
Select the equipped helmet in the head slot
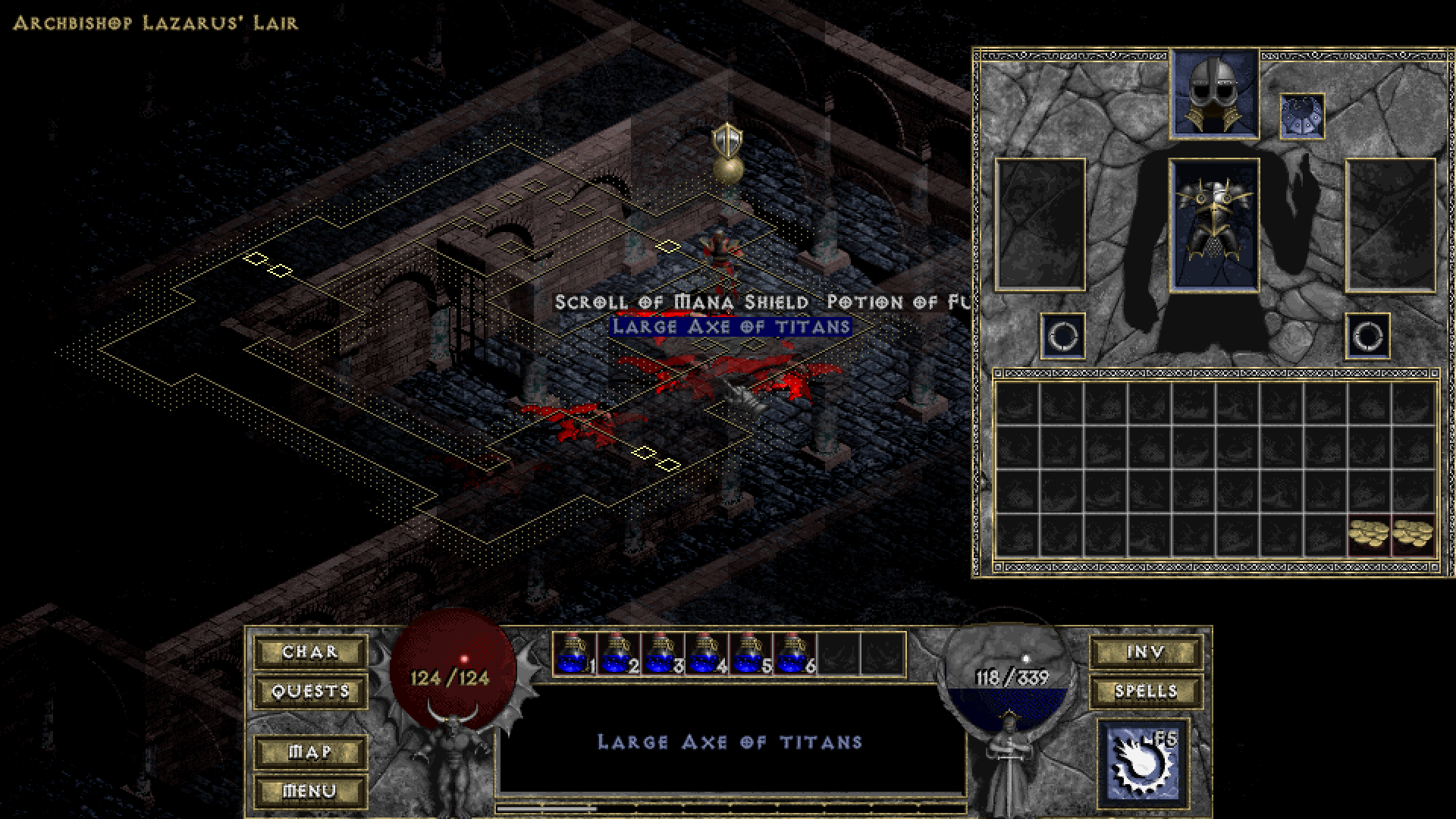[1213, 93]
